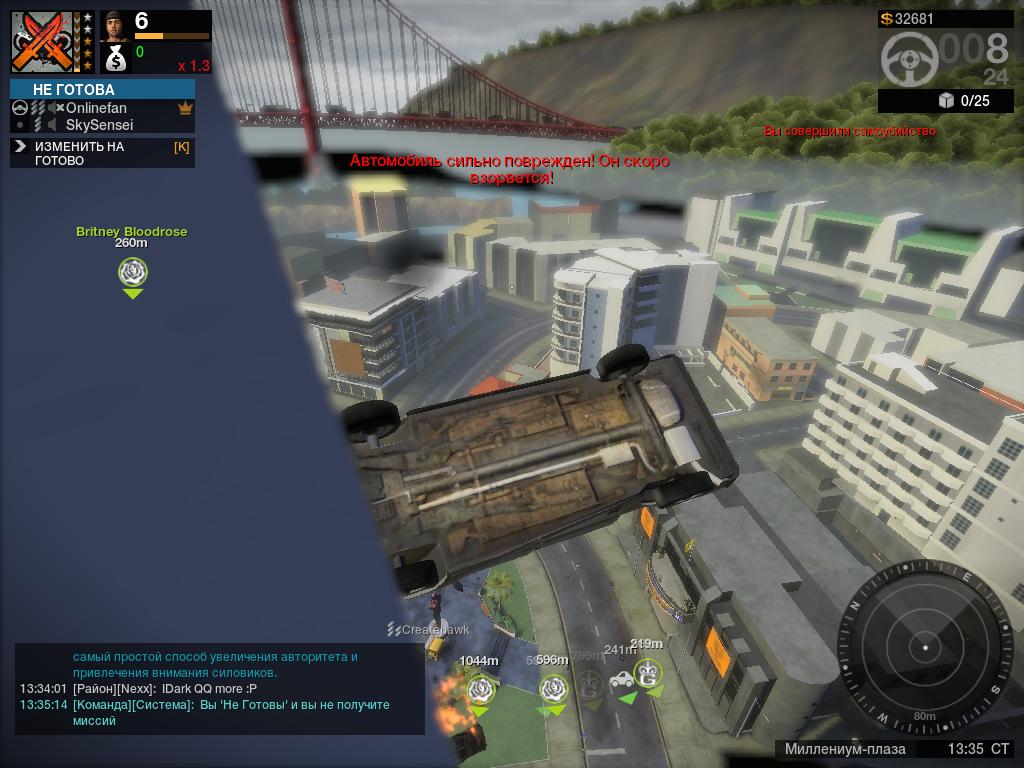Screen dimensions: 1024x768
Task: Click the Миллениум-плаза location label
Action: point(845,749)
